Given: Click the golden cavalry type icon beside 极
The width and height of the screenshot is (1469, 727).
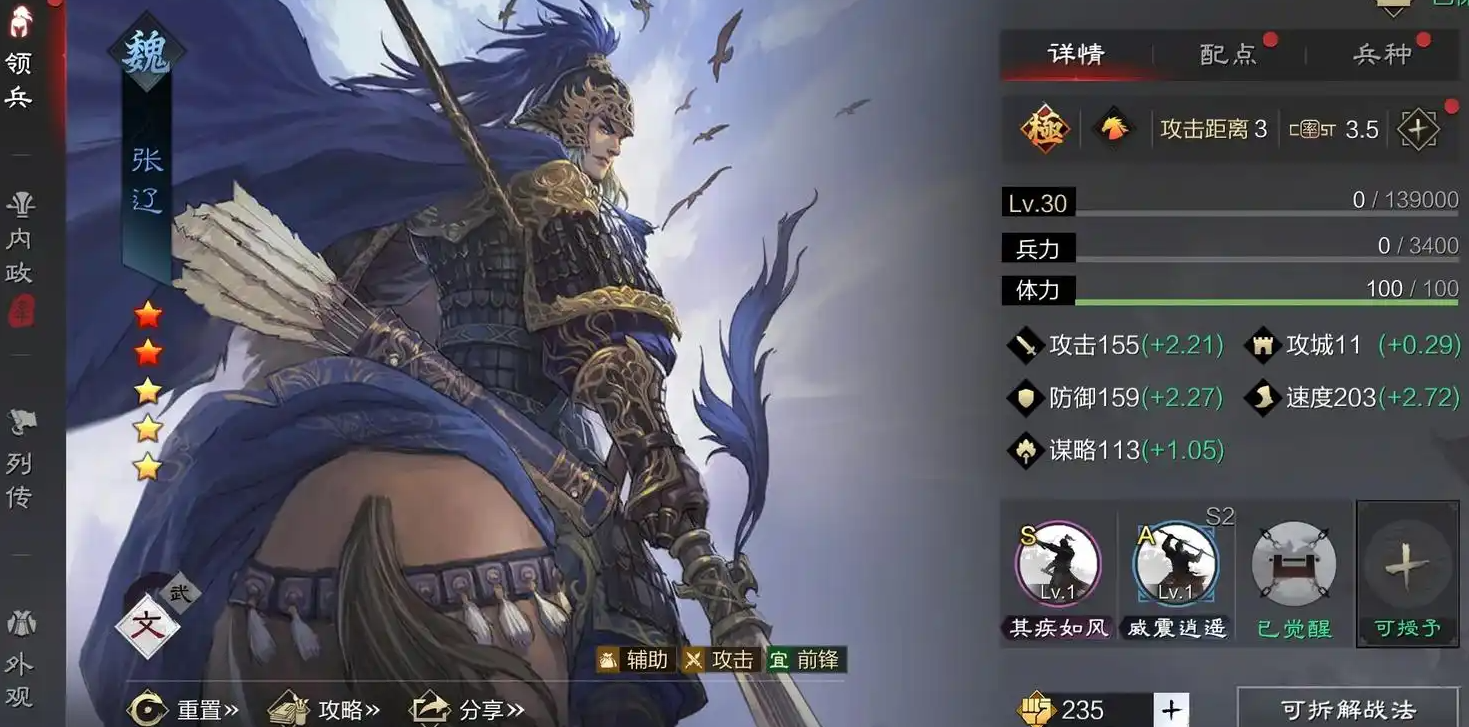Looking at the screenshot, I should pos(1113,128).
